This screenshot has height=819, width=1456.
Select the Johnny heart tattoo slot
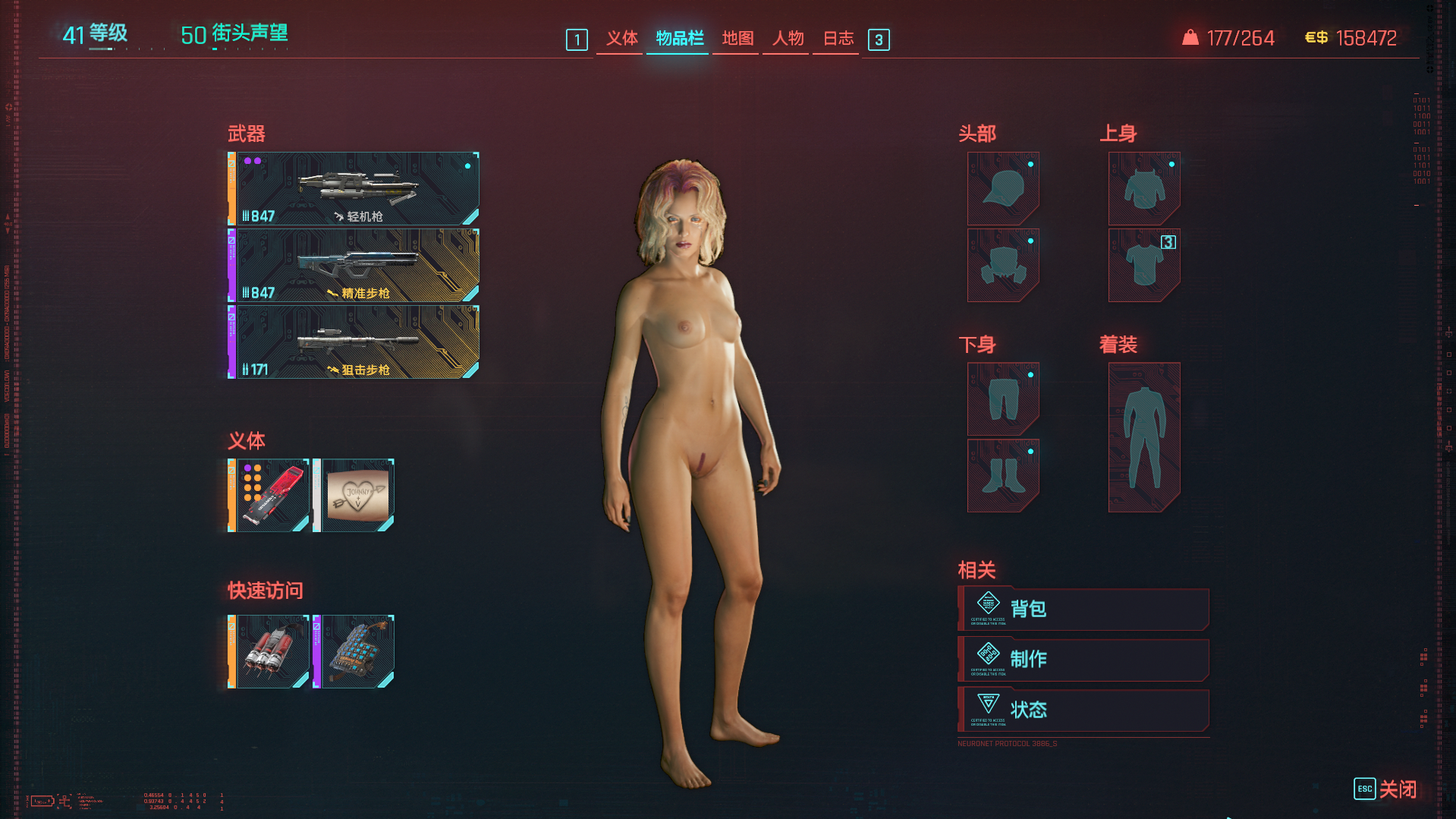[356, 496]
